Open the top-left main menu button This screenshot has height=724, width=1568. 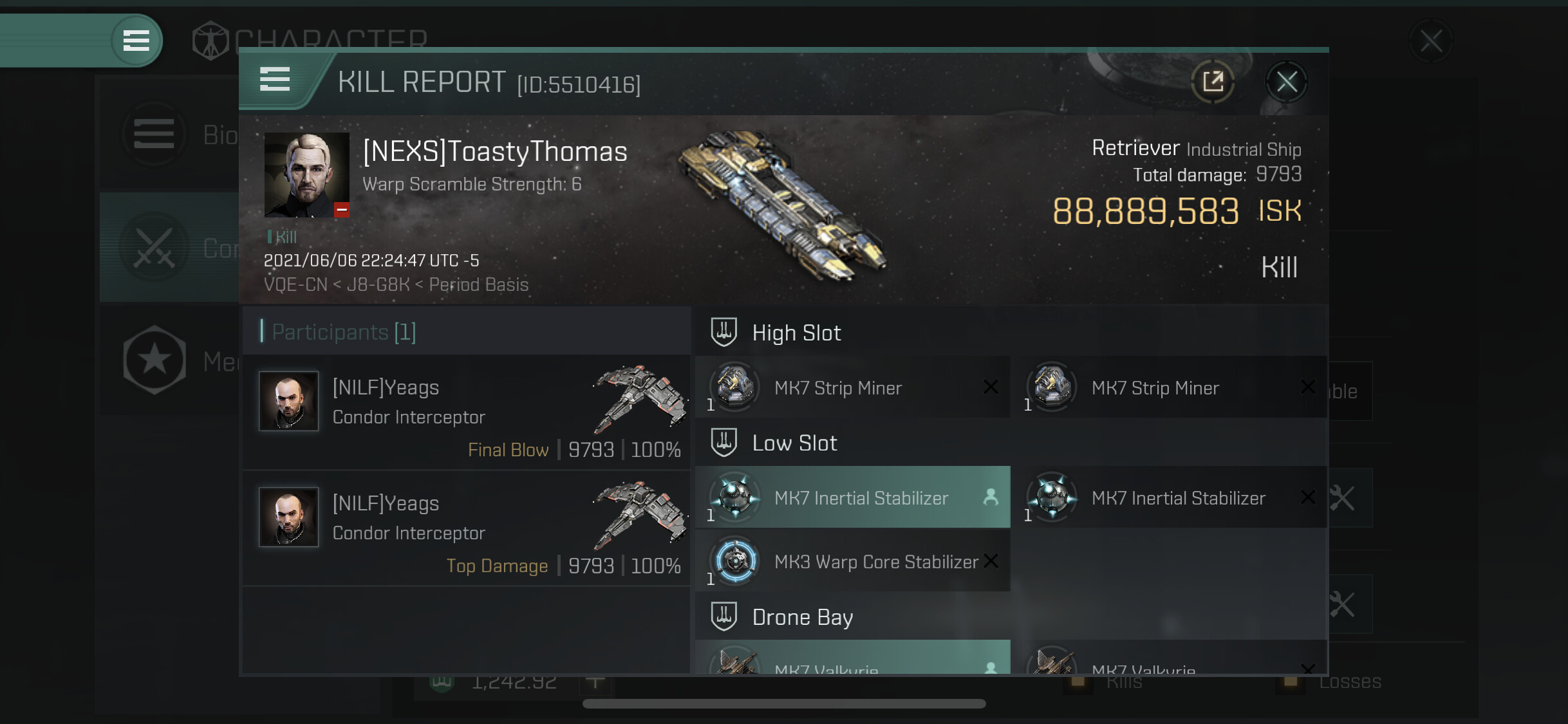click(x=136, y=41)
